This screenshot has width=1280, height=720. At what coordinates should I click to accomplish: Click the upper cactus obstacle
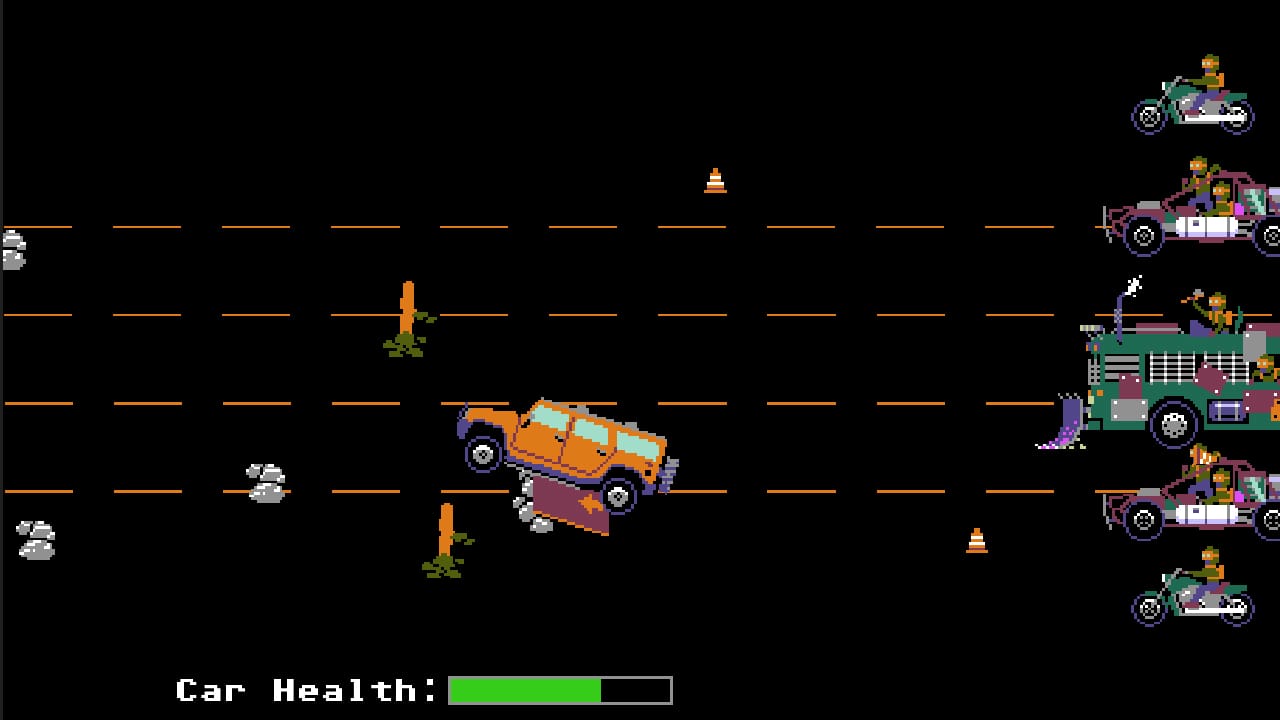tap(408, 315)
